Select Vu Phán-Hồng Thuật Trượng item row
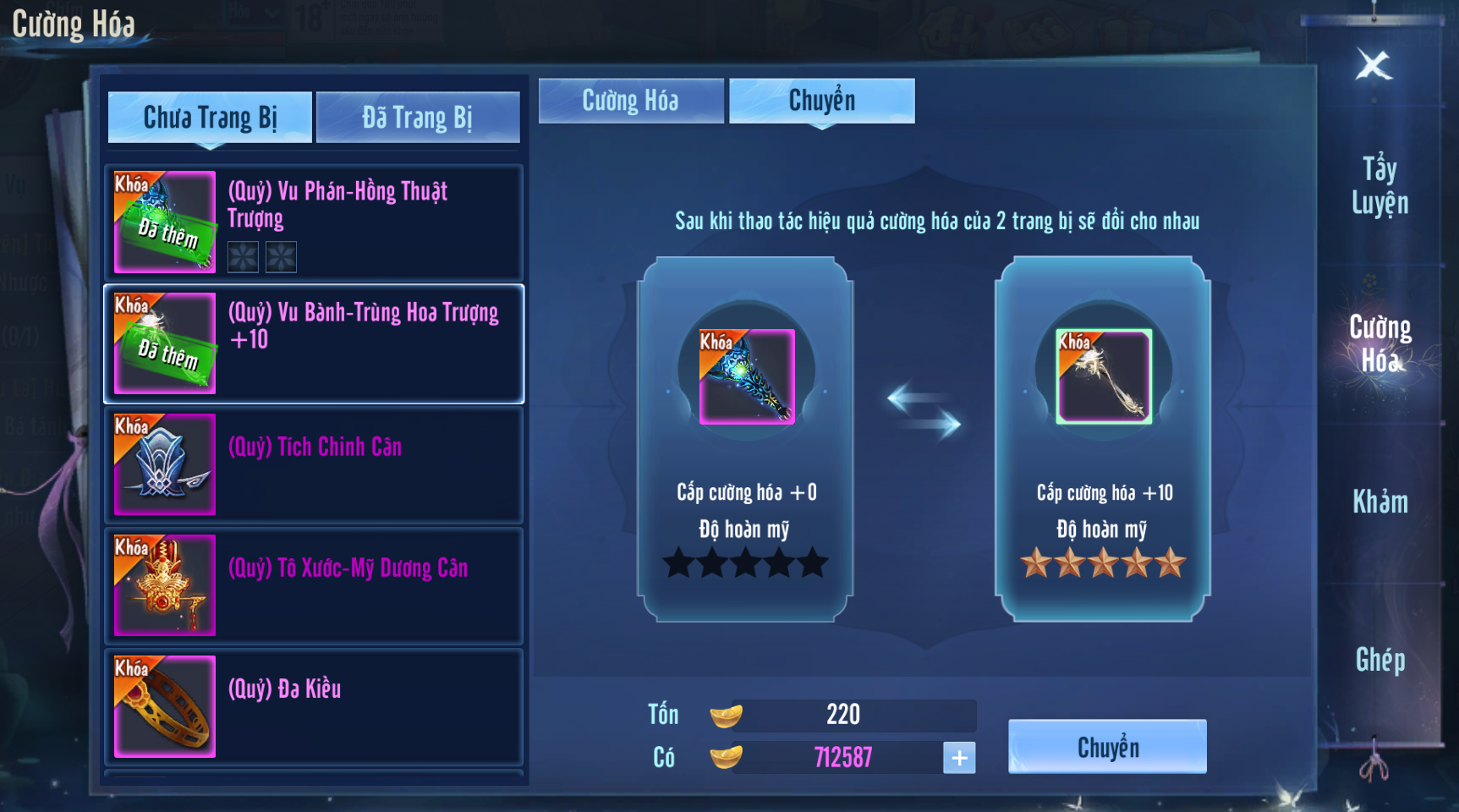This screenshot has height=812, width=1459. click(314, 222)
